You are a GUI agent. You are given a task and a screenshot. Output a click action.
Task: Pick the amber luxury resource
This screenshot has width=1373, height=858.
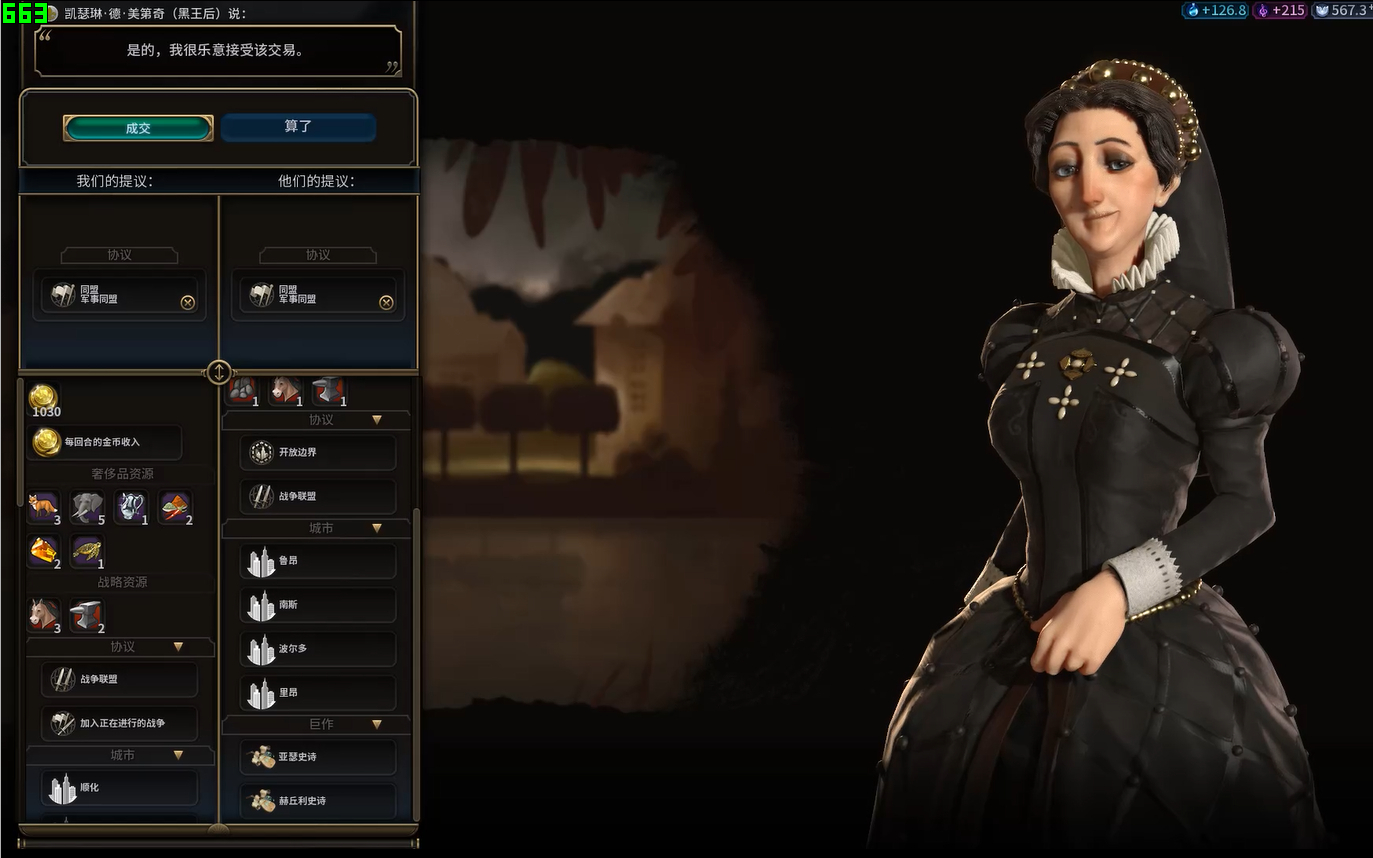pyautogui.click(x=43, y=551)
